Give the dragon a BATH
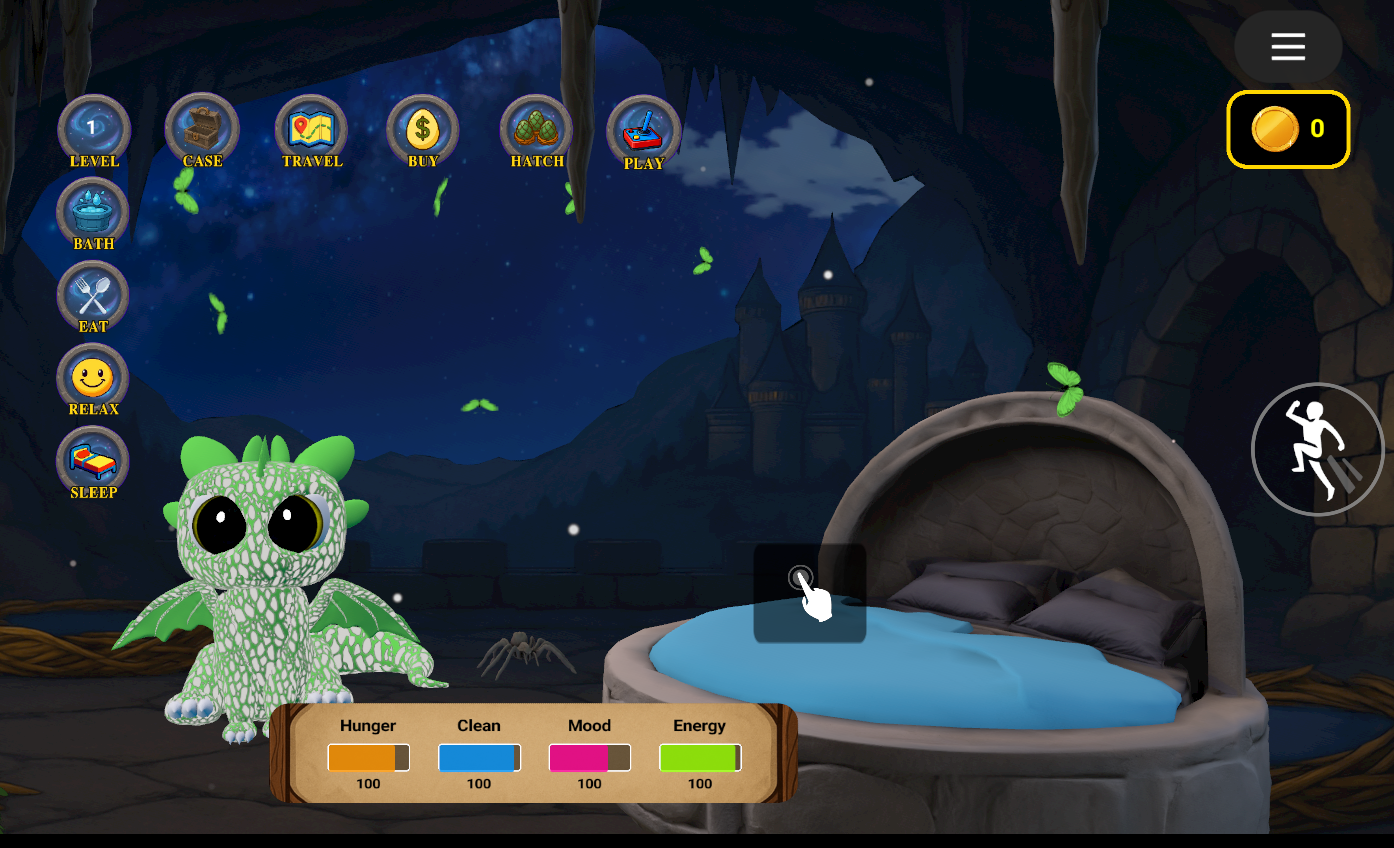 94,213
